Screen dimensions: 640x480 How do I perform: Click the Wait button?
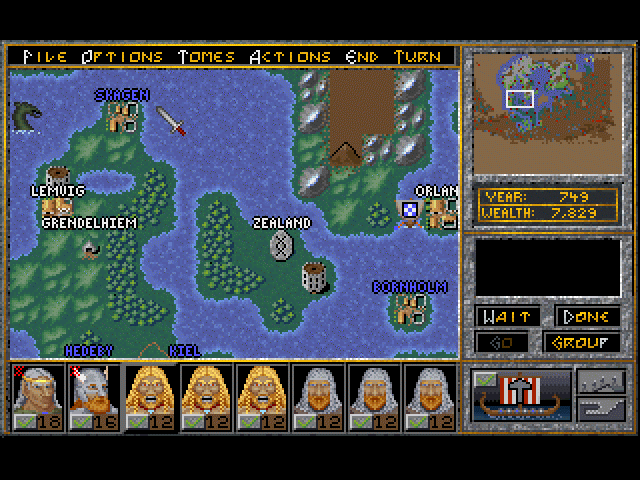point(506,316)
